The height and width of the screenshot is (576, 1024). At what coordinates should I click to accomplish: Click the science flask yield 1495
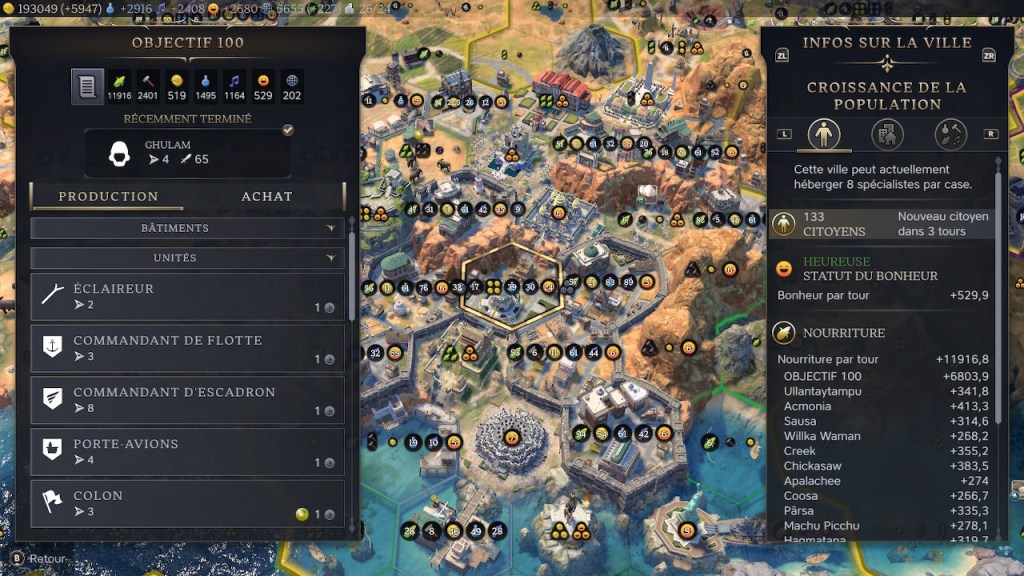coord(206,87)
